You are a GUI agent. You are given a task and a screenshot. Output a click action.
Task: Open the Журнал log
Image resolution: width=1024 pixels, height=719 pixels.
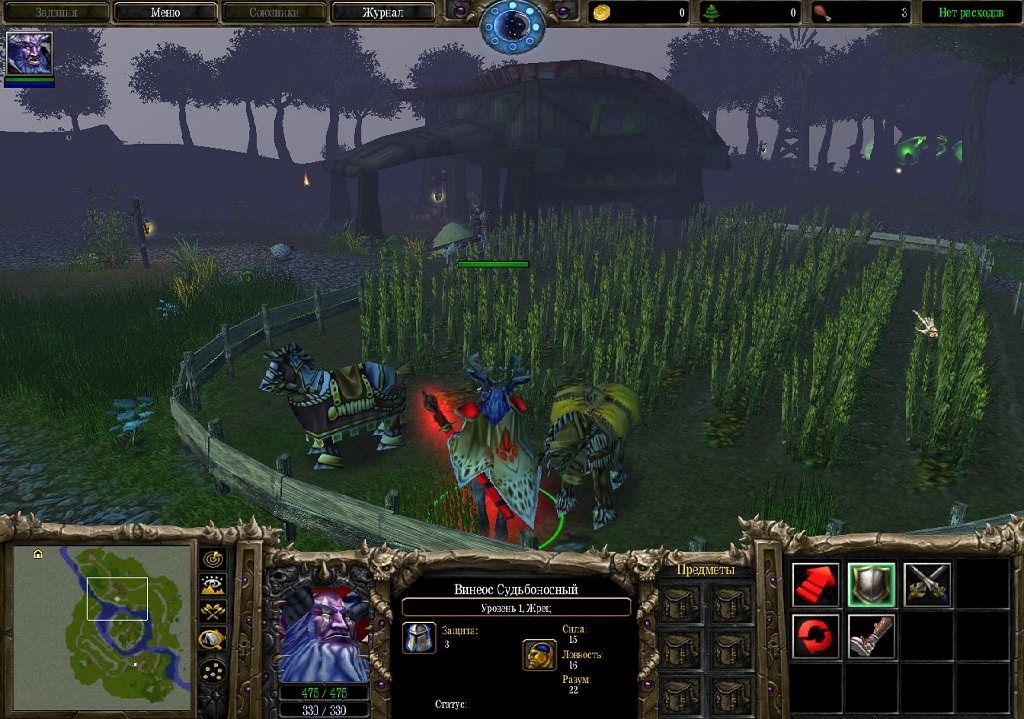383,13
